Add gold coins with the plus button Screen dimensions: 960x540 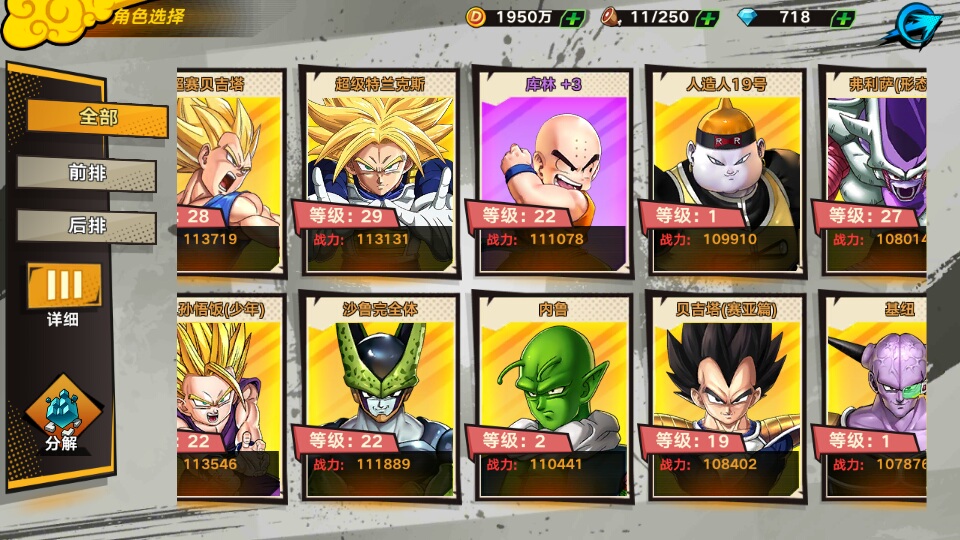pyautogui.click(x=573, y=18)
